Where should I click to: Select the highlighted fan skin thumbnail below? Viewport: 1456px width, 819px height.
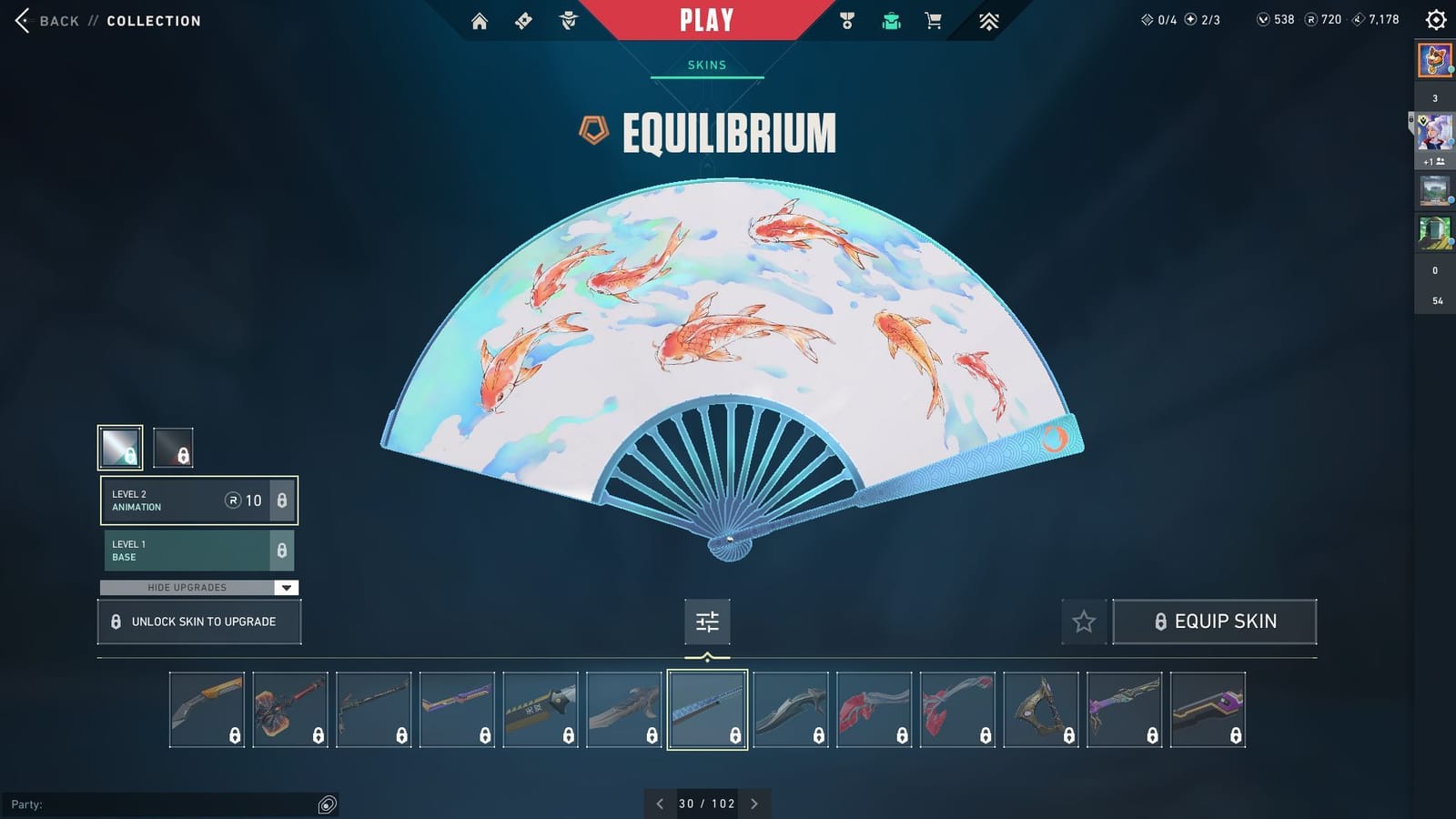(x=707, y=709)
